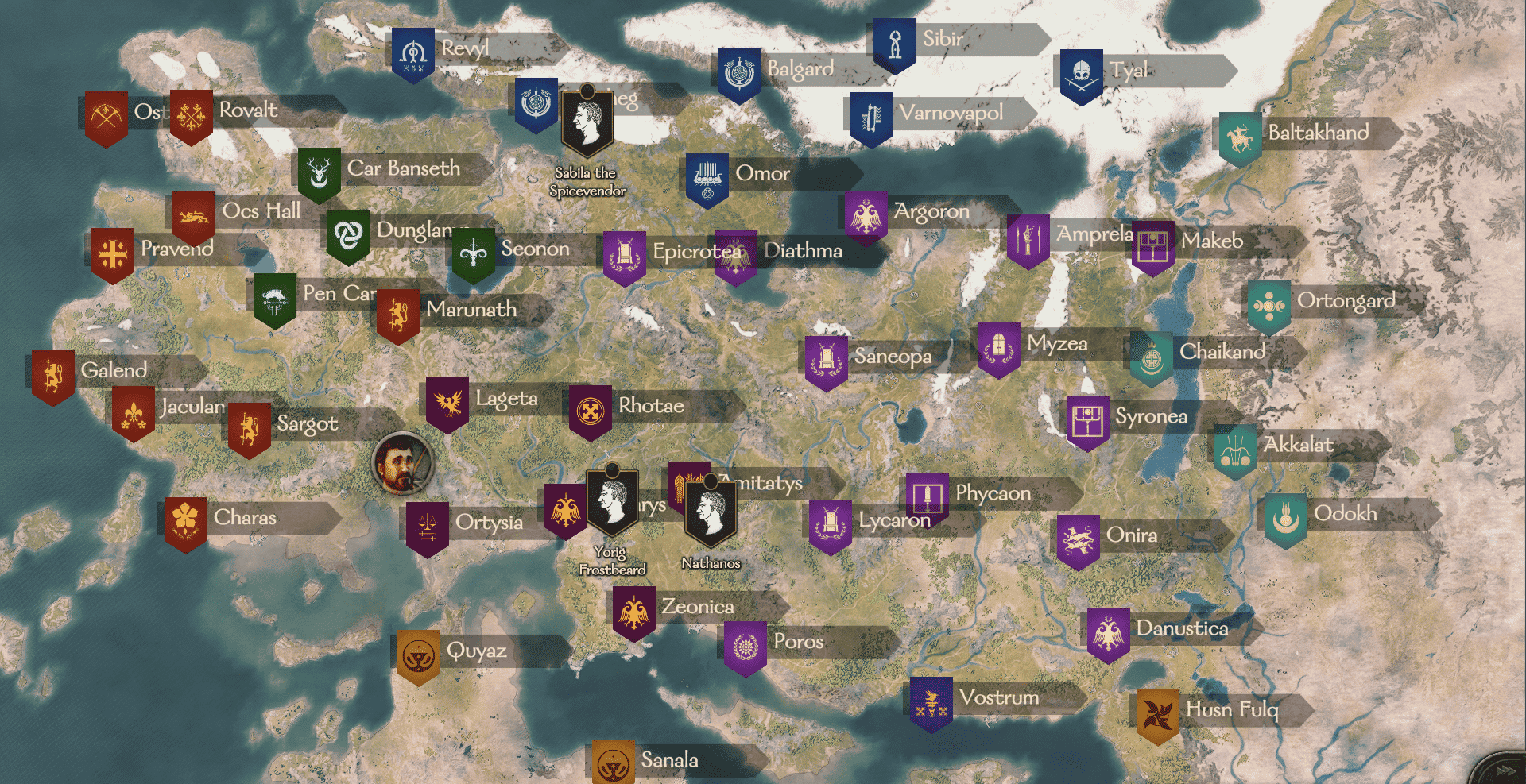The width and height of the screenshot is (1526, 784).
Task: Open the Sabila the Spicevendor party portrait
Action: 587,121
